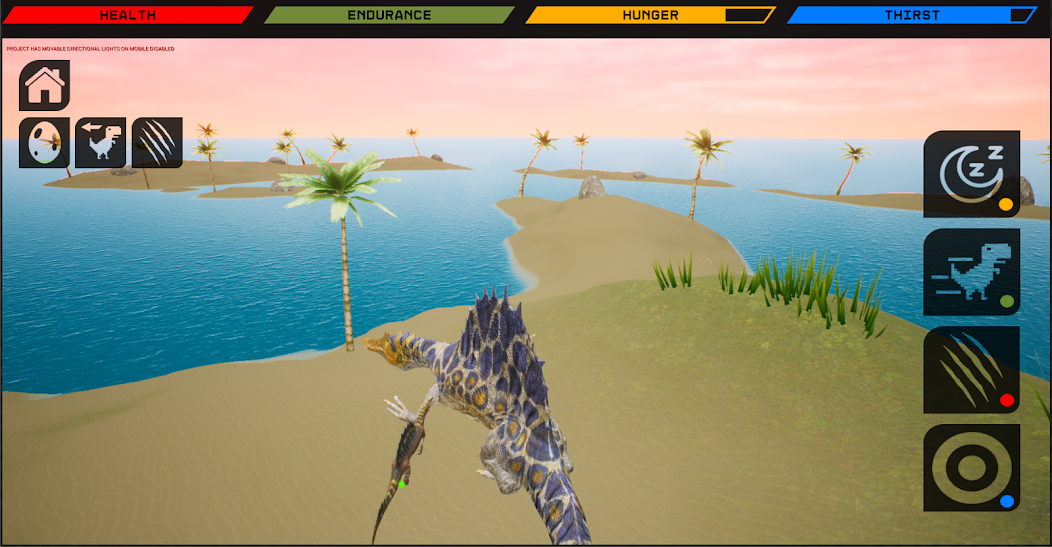Tap the concentric circle button with the blue dot

click(x=971, y=468)
